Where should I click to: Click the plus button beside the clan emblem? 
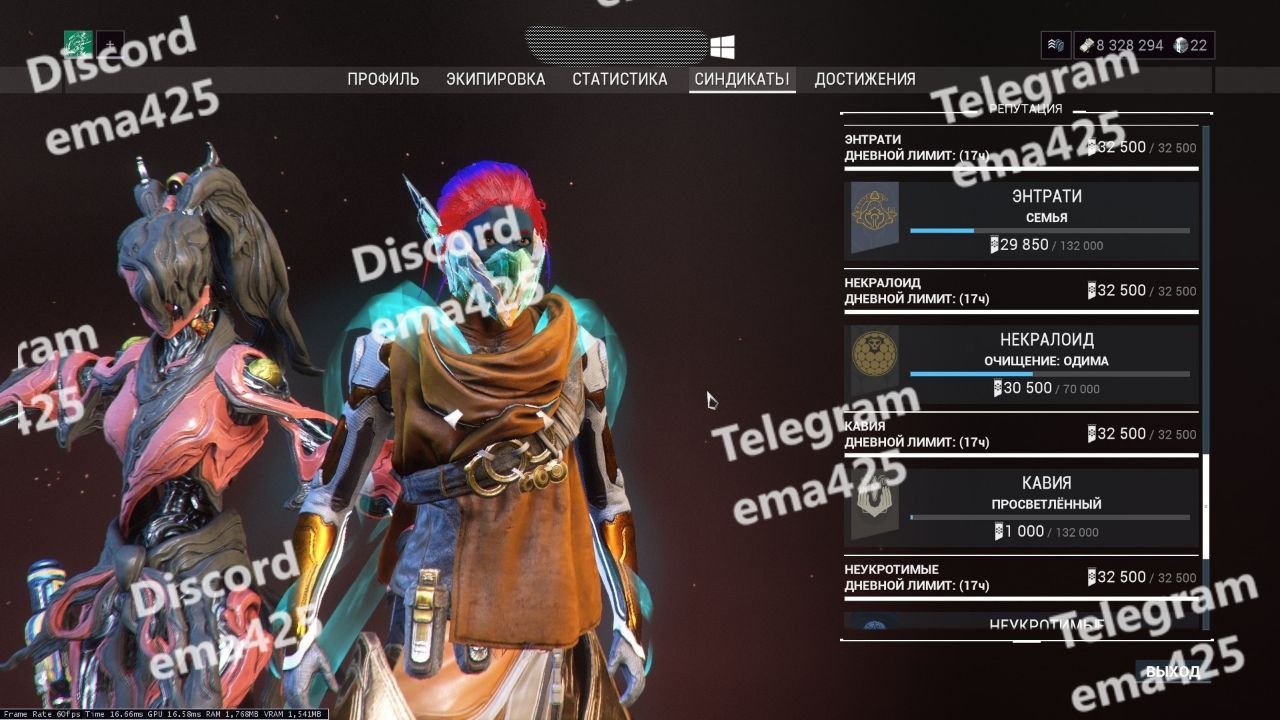110,45
